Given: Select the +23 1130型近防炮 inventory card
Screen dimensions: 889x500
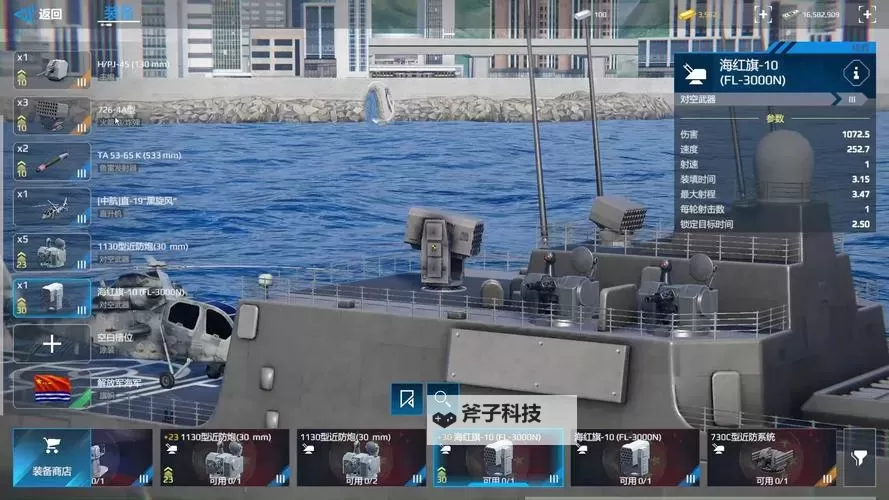Looking at the screenshot, I should (224, 458).
